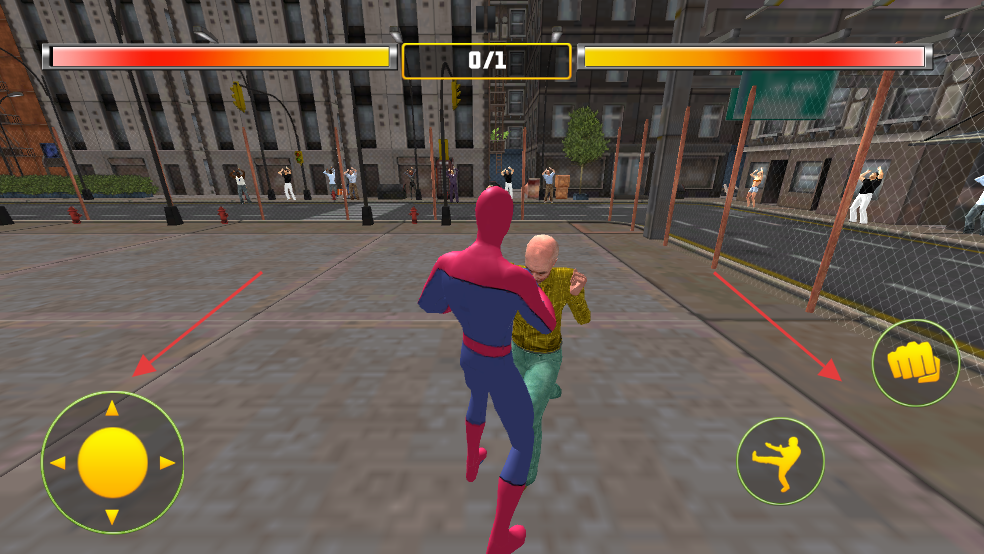Viewport: 984px width, 554px height.
Task: Tap the joystick's up arrow
Action: [x=113, y=408]
